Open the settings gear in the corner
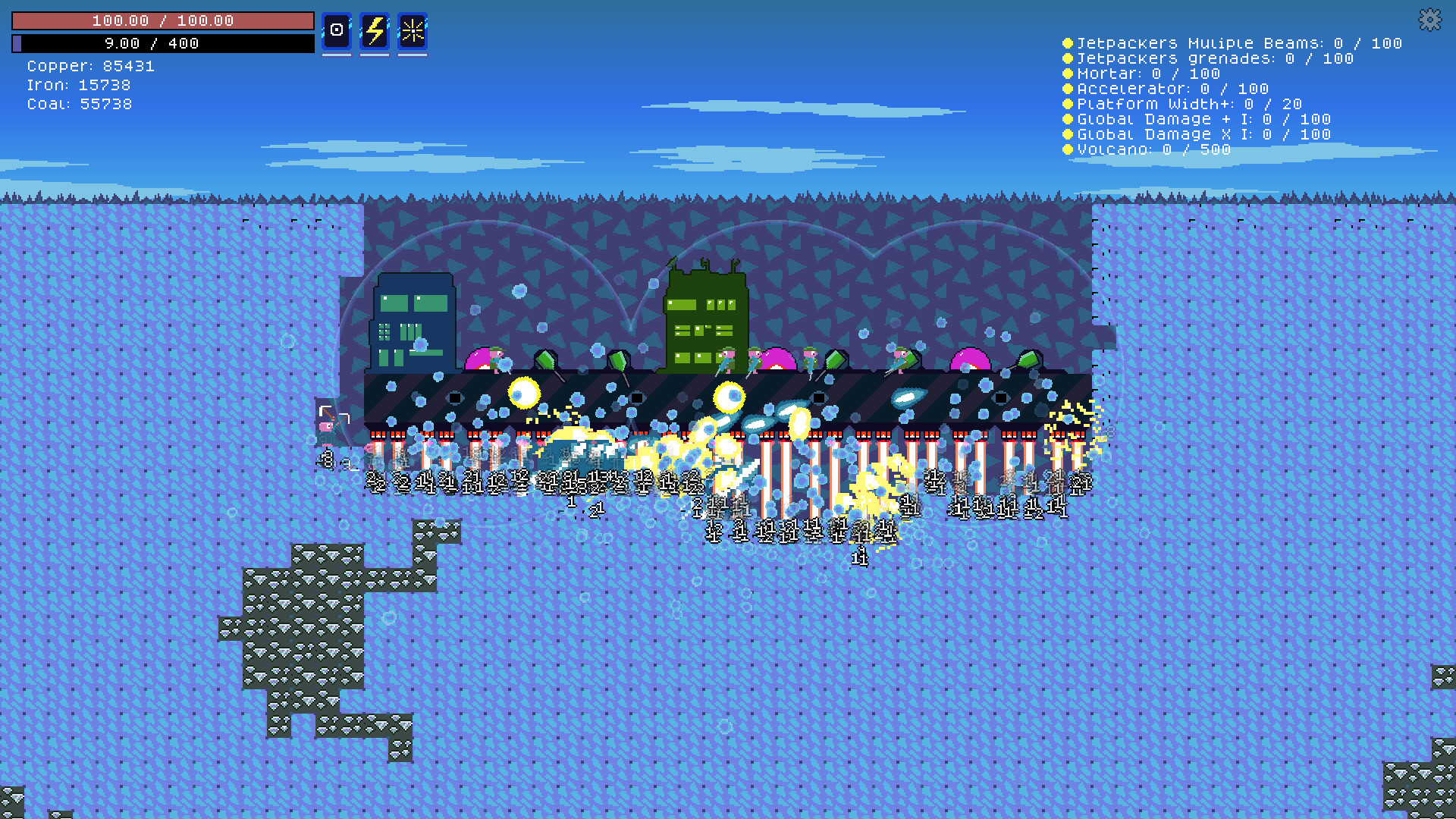 [1429, 20]
